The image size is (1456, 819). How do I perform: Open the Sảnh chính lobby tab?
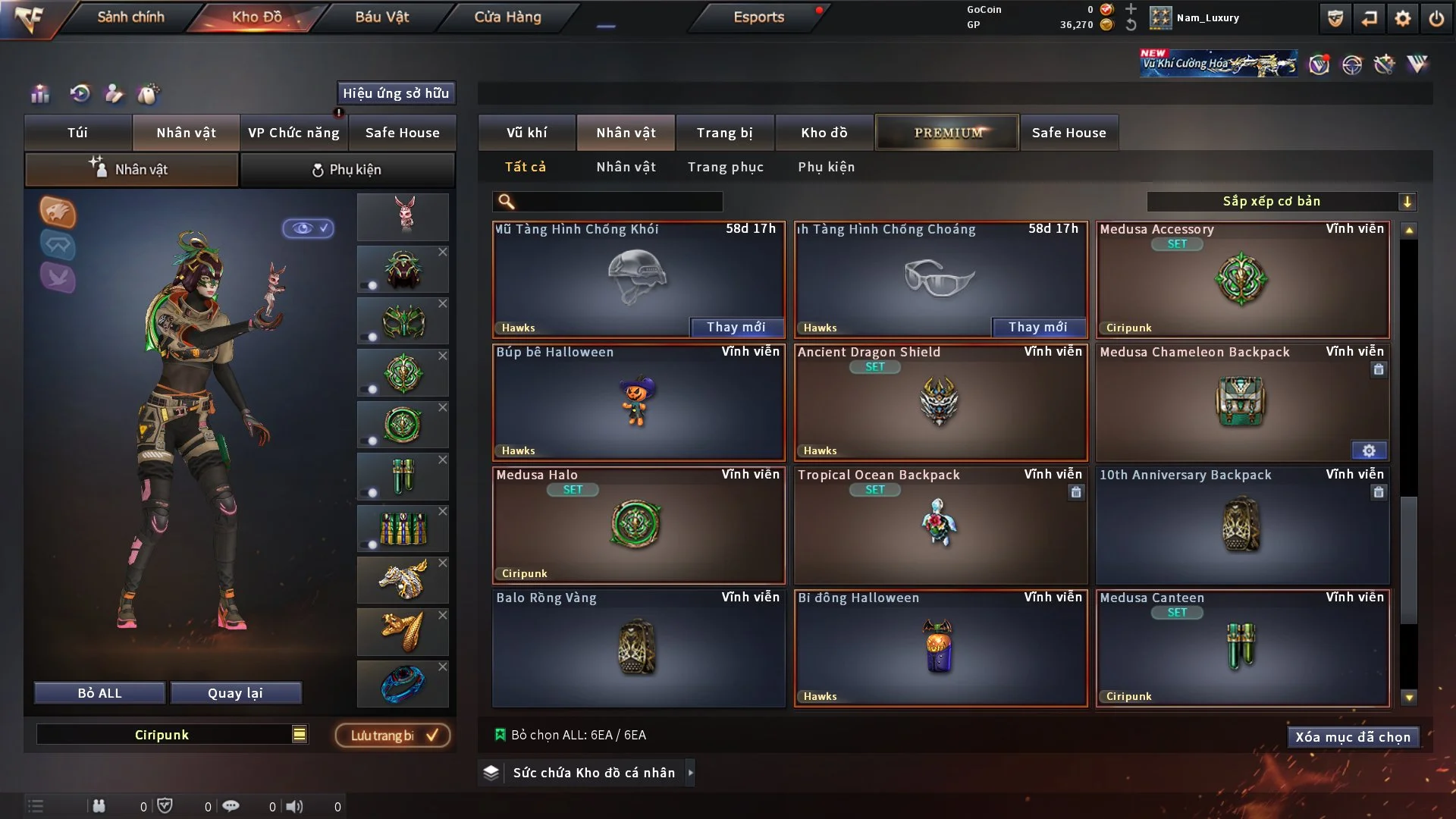(x=130, y=17)
